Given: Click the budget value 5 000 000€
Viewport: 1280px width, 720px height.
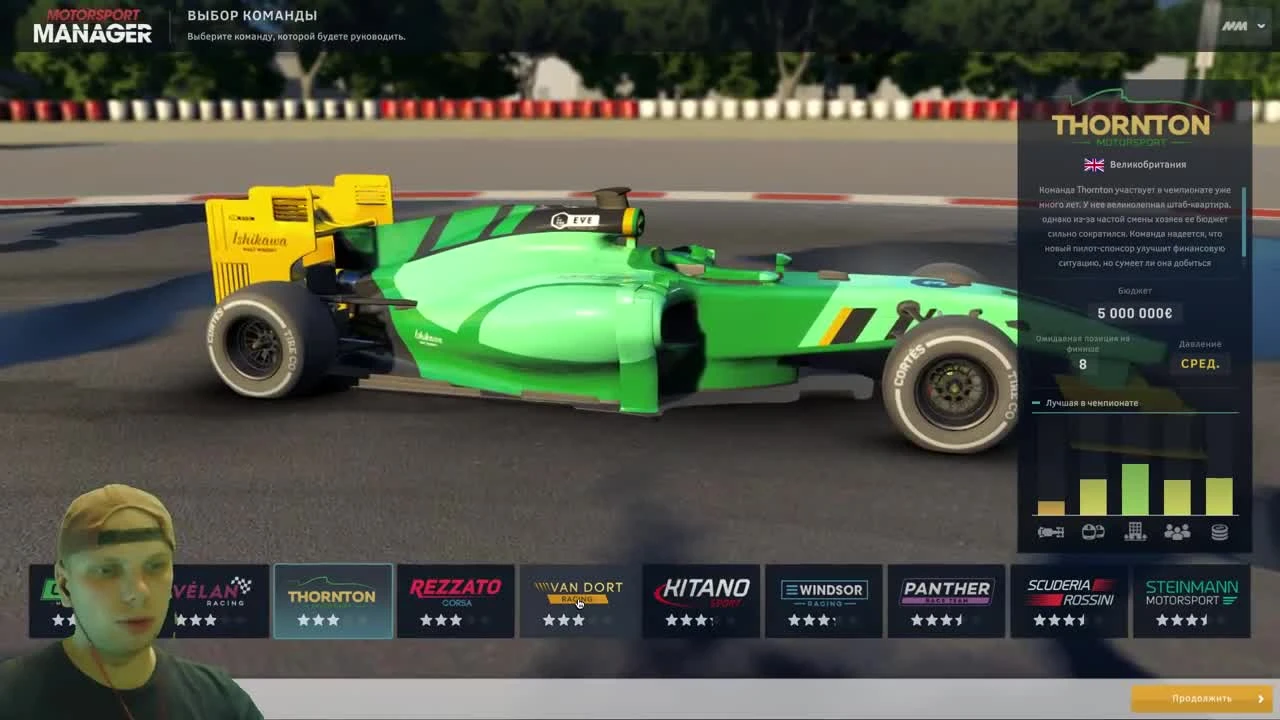Looking at the screenshot, I should (1135, 313).
